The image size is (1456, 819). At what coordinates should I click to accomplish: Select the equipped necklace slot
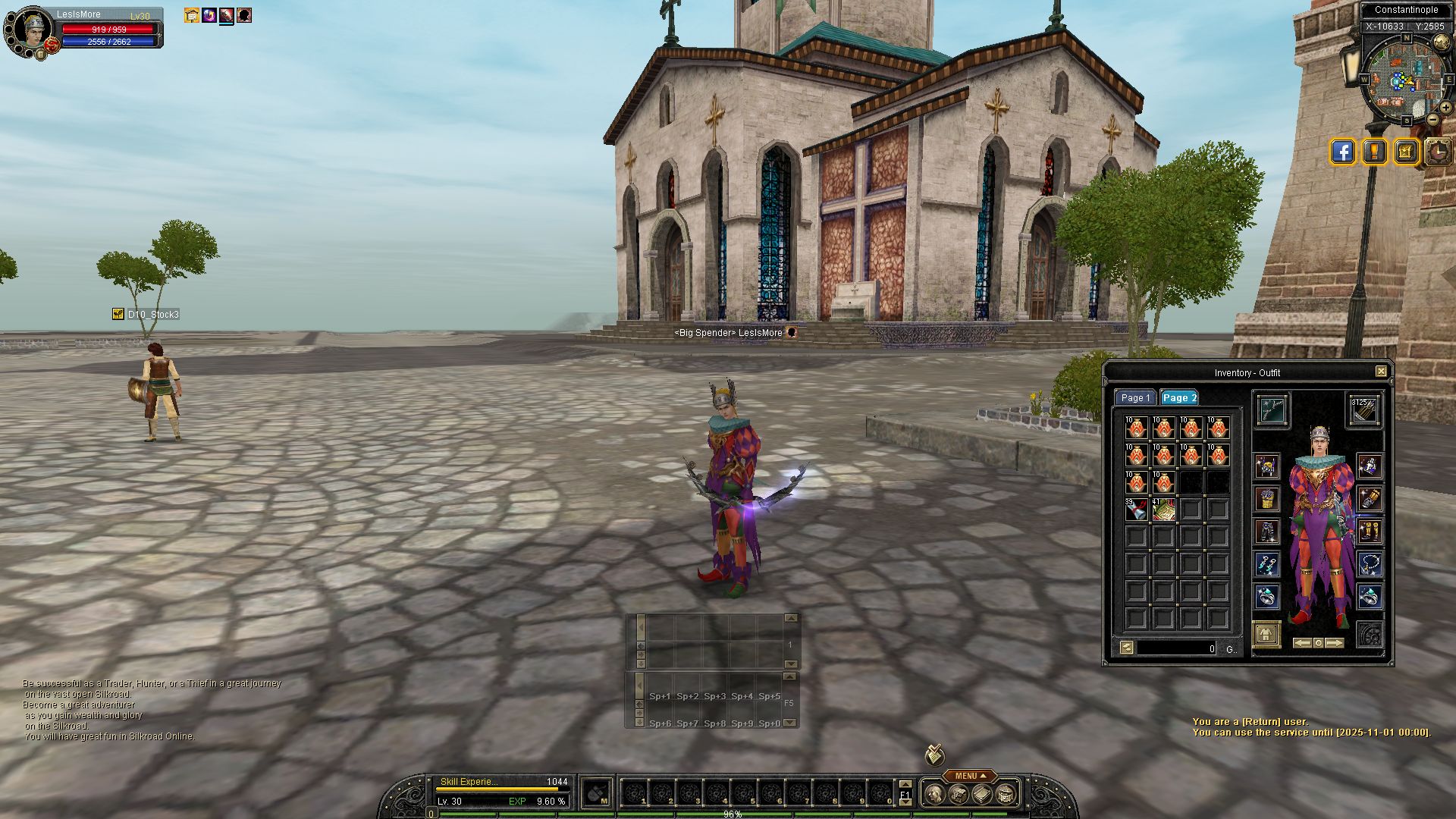pos(1370,564)
